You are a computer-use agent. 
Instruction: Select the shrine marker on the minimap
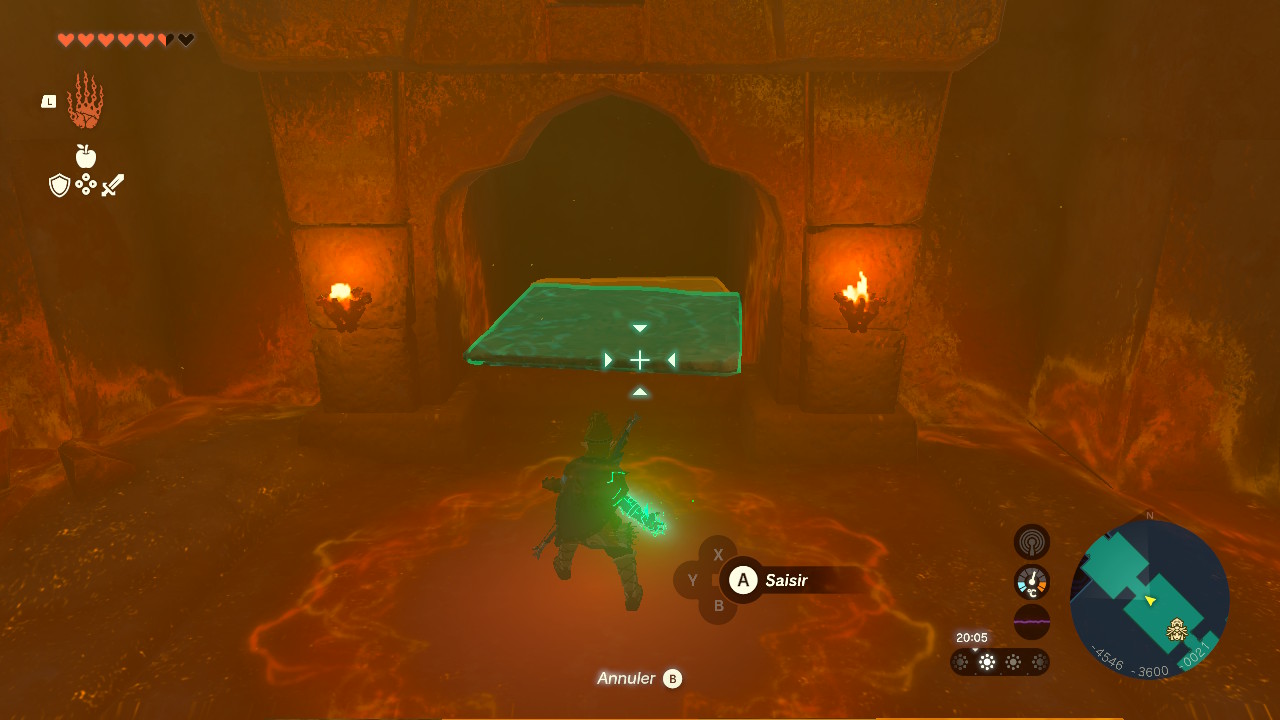pos(1177,630)
